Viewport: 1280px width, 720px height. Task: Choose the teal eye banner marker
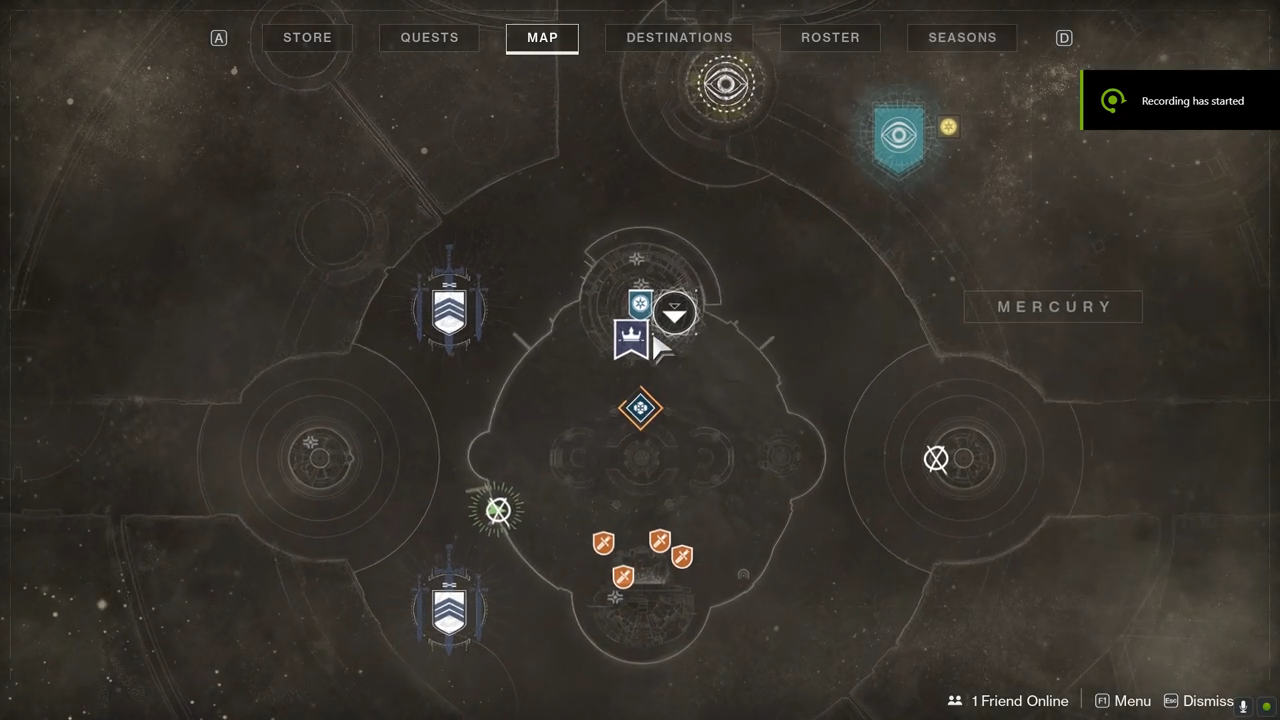[x=899, y=137]
